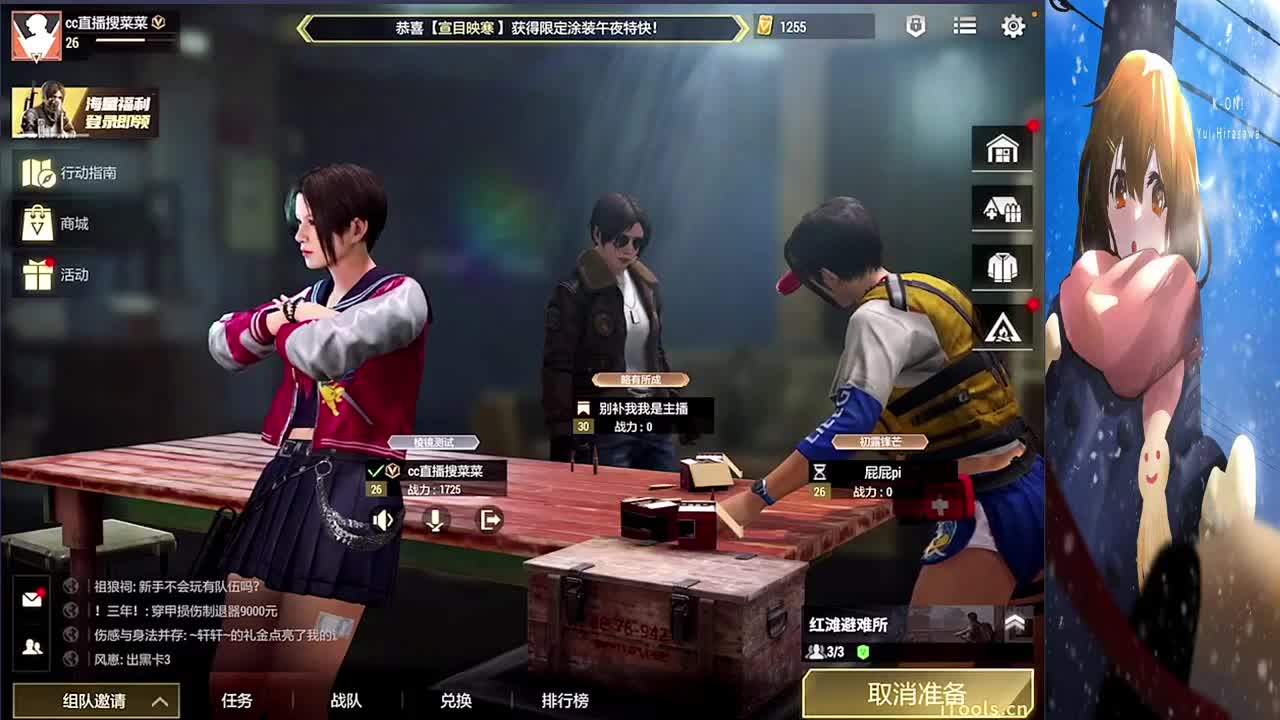1280x720 pixels.
Task: Open the home lodge icon on right sidebar
Action: 1002,146
